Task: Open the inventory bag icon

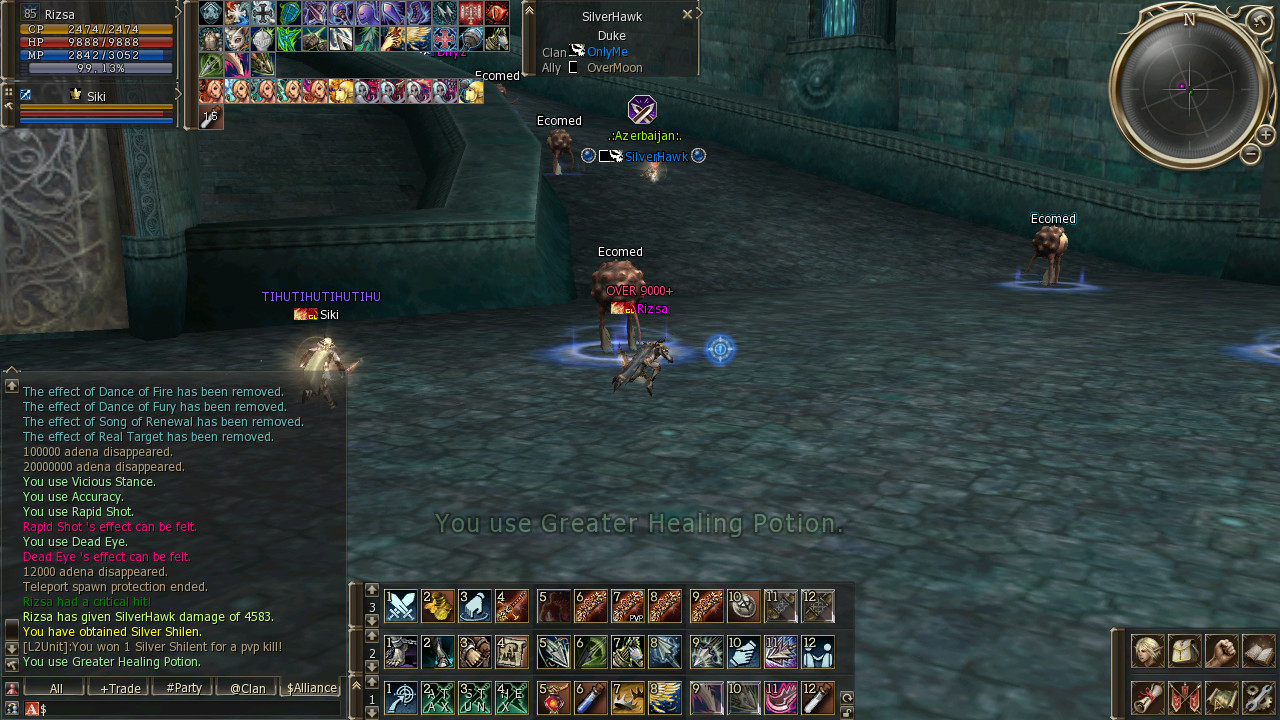Action: (1184, 651)
